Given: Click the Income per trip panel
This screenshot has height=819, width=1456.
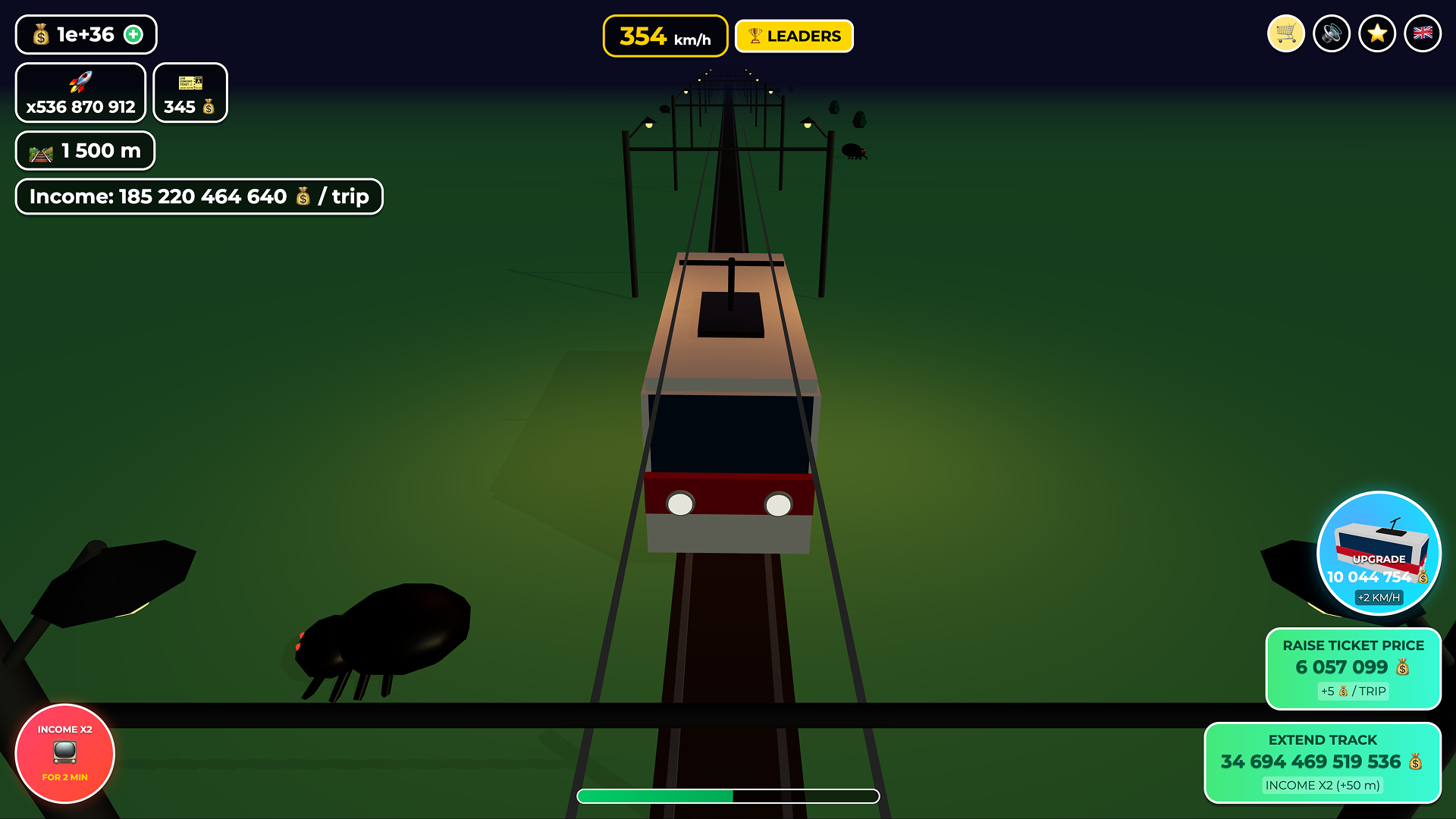Looking at the screenshot, I should click(x=199, y=196).
